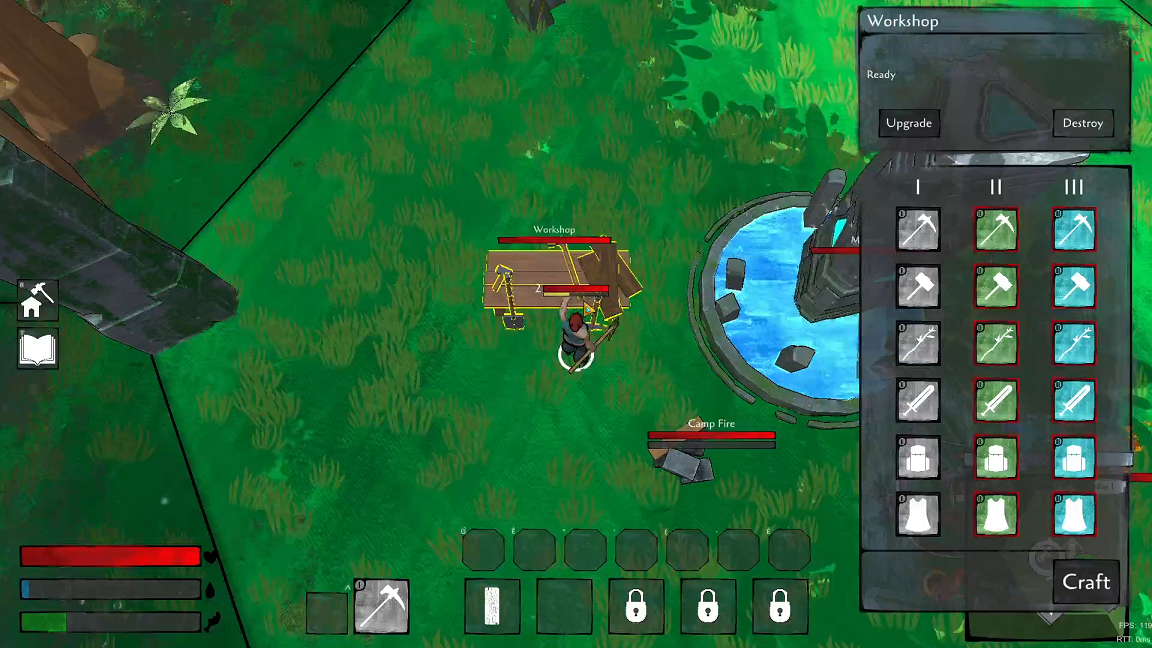Destroy the Workshop building
This screenshot has width=1152, height=648.
[1082, 123]
